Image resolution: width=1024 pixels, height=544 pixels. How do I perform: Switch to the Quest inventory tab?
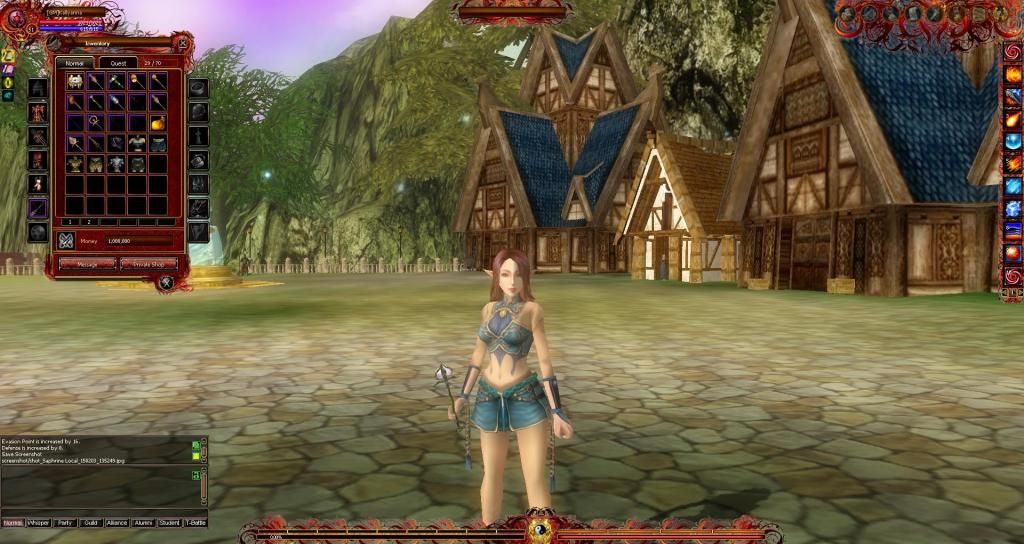118,62
